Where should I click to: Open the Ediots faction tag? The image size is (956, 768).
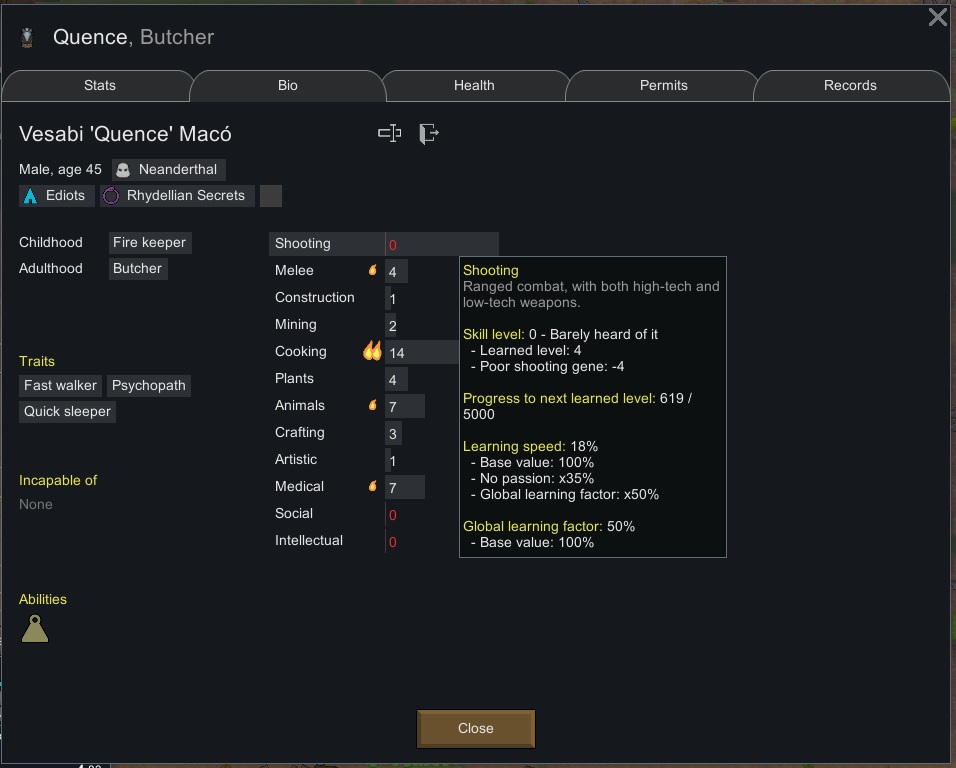57,196
